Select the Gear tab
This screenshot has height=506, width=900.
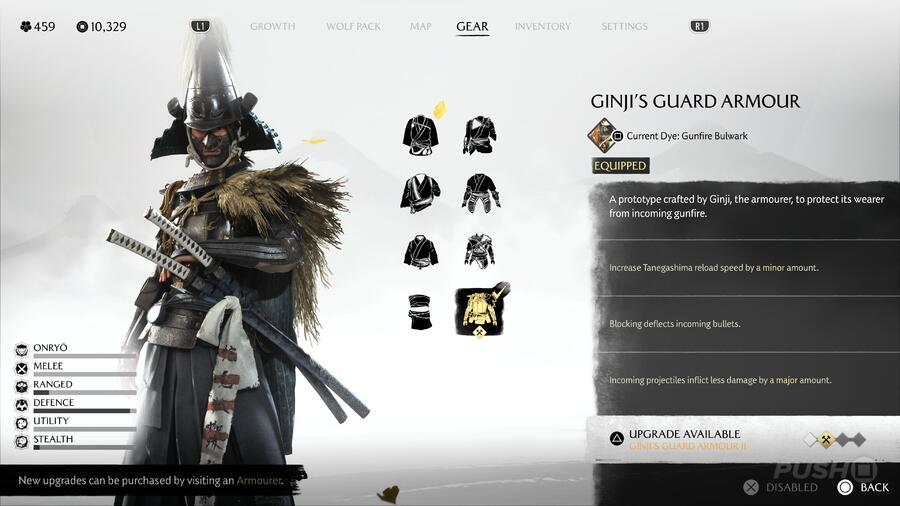pyautogui.click(x=472, y=26)
